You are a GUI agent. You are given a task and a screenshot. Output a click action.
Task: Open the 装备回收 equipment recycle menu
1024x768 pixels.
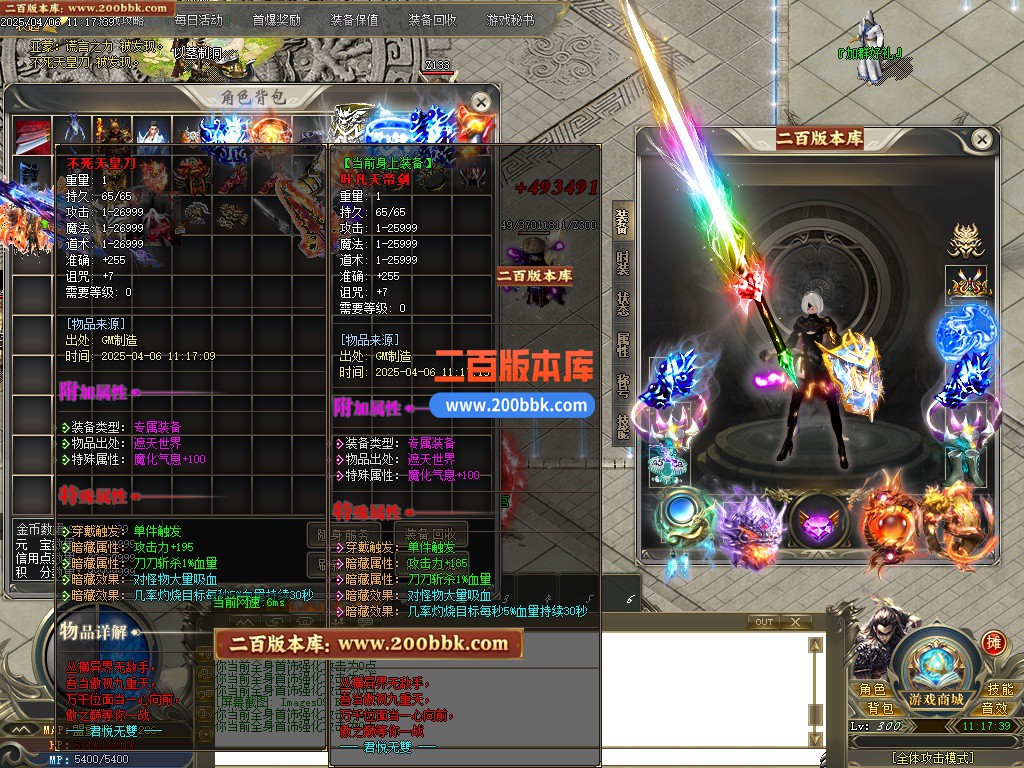pyautogui.click(x=432, y=19)
